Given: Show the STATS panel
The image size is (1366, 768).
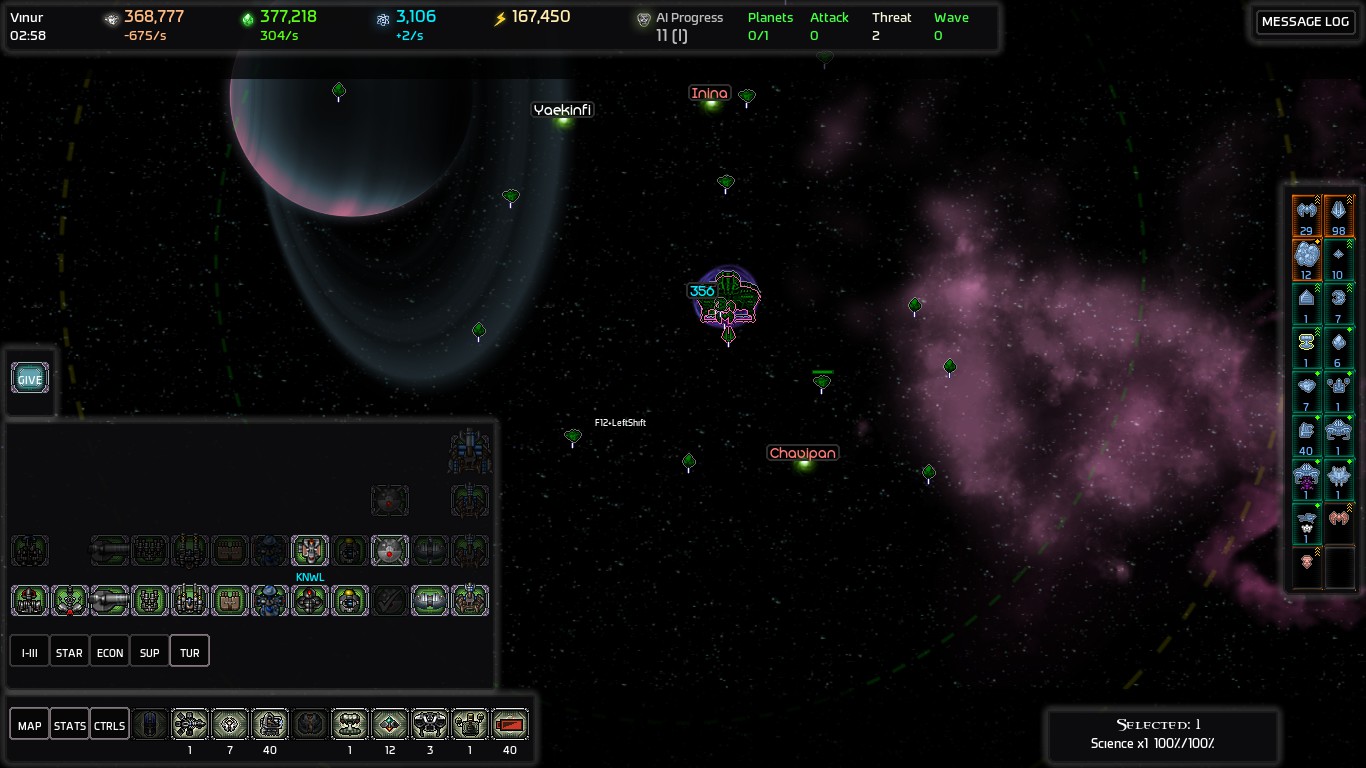Looking at the screenshot, I should (69, 725).
